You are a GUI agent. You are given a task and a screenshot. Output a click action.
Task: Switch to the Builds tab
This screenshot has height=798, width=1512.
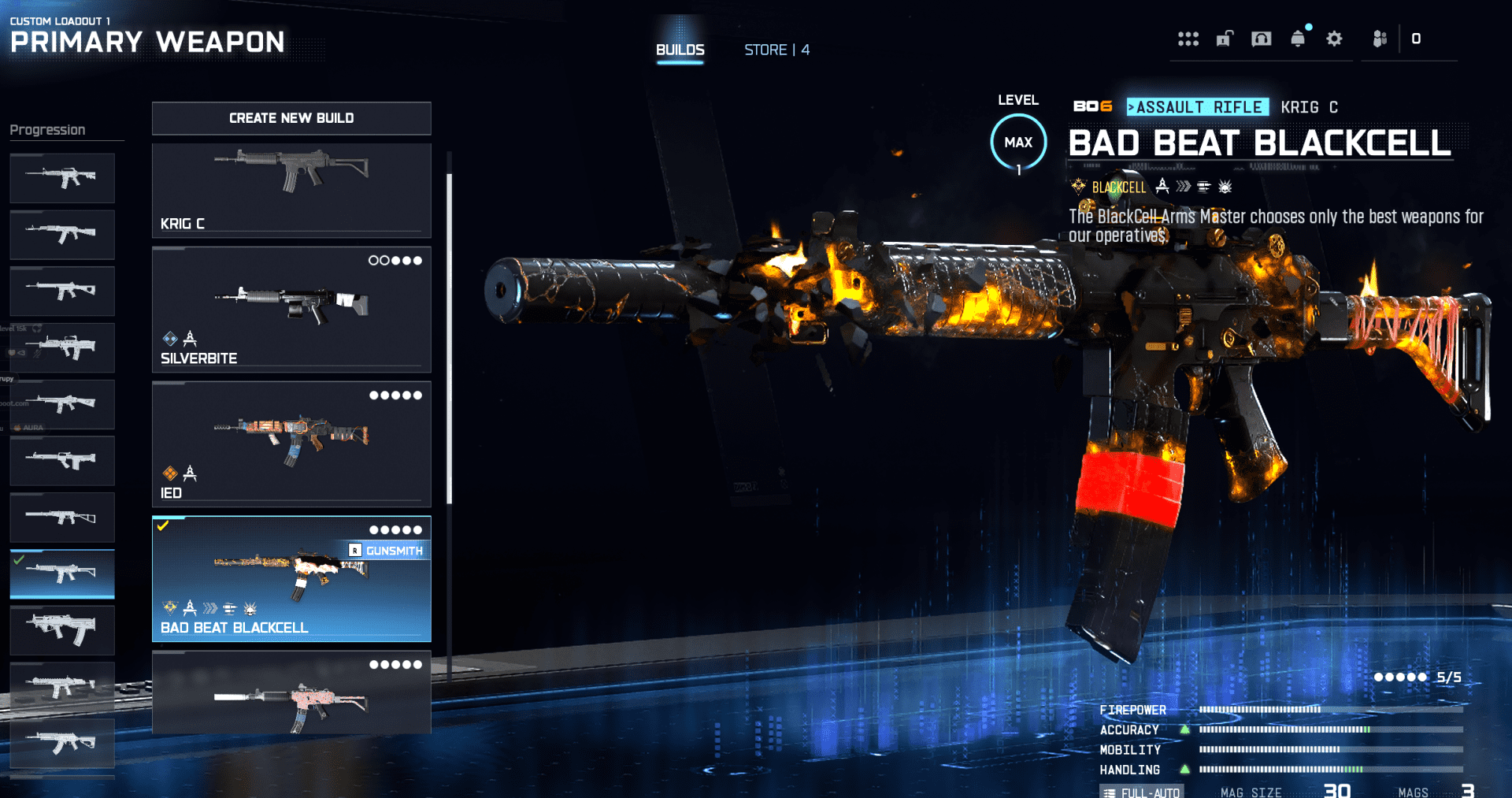tap(680, 50)
